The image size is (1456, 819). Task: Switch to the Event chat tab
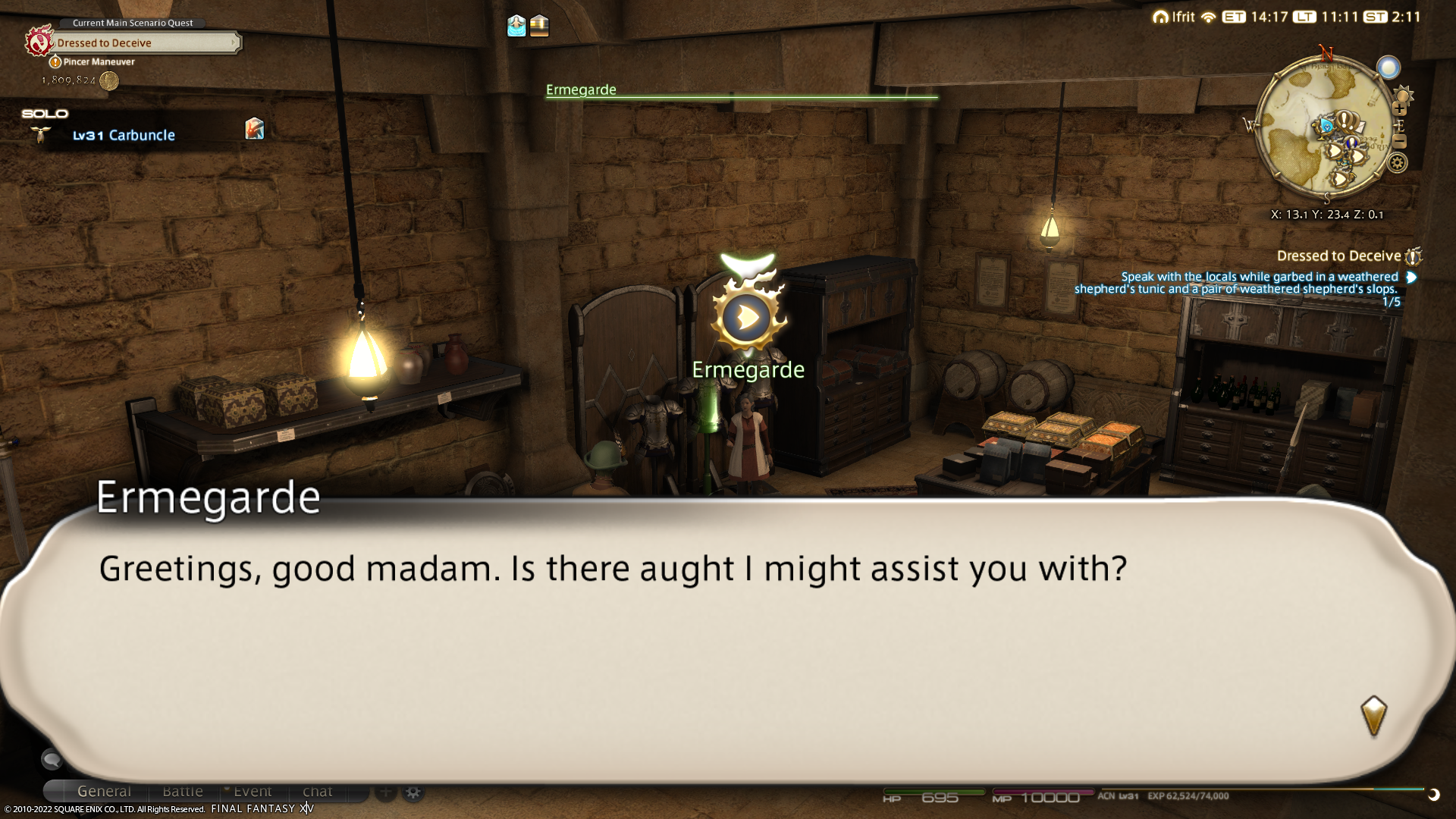253,792
